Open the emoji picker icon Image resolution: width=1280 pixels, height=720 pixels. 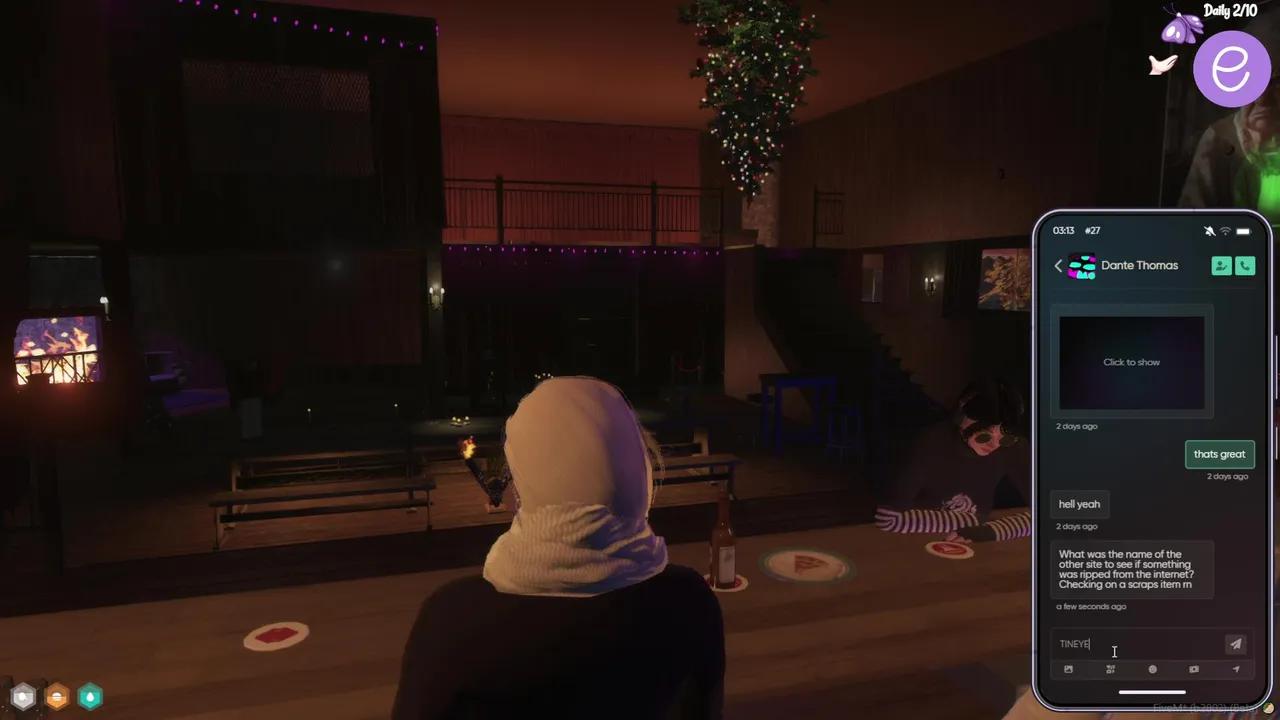click(x=1152, y=669)
